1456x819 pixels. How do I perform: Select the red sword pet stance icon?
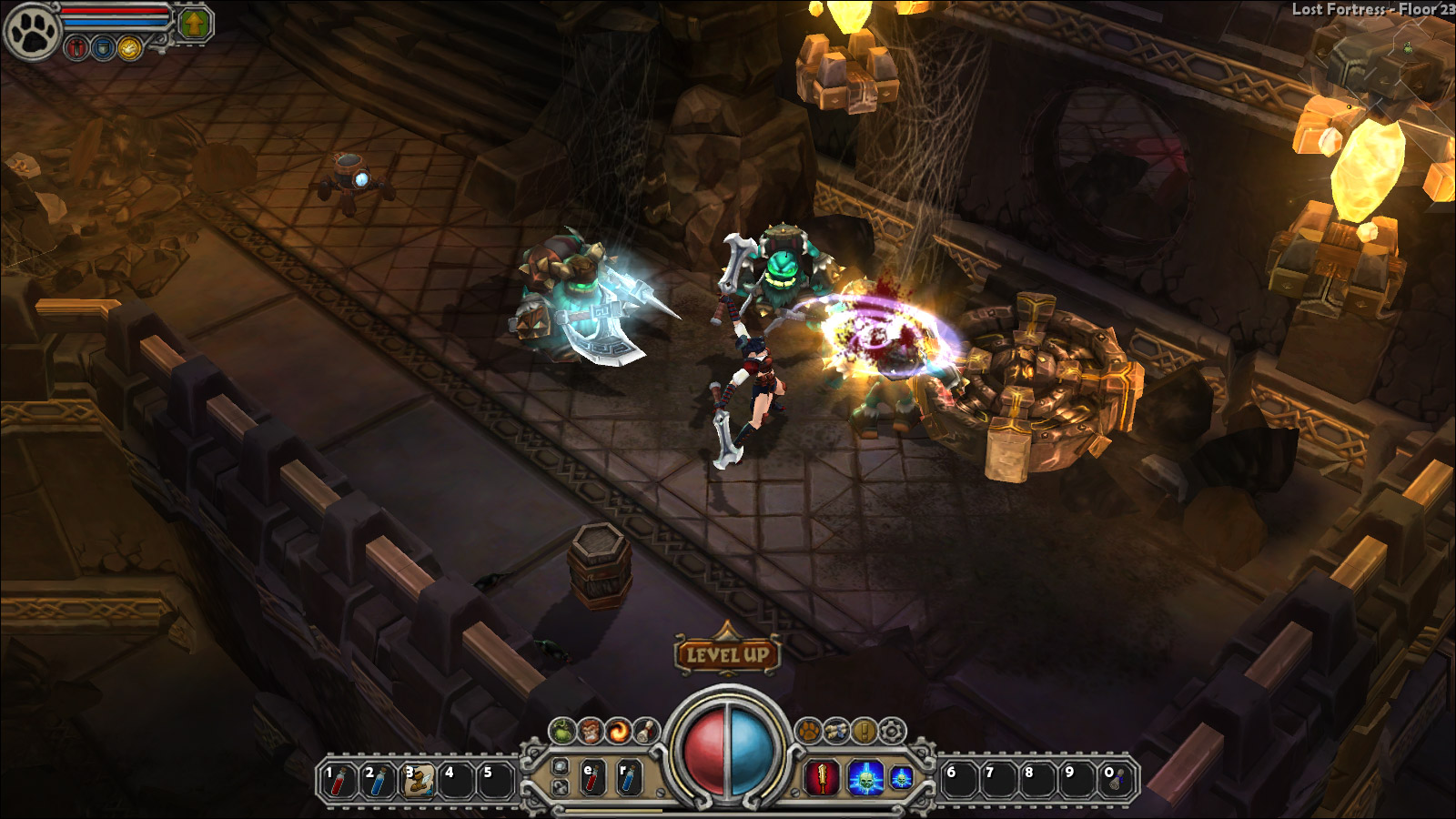tap(77, 48)
